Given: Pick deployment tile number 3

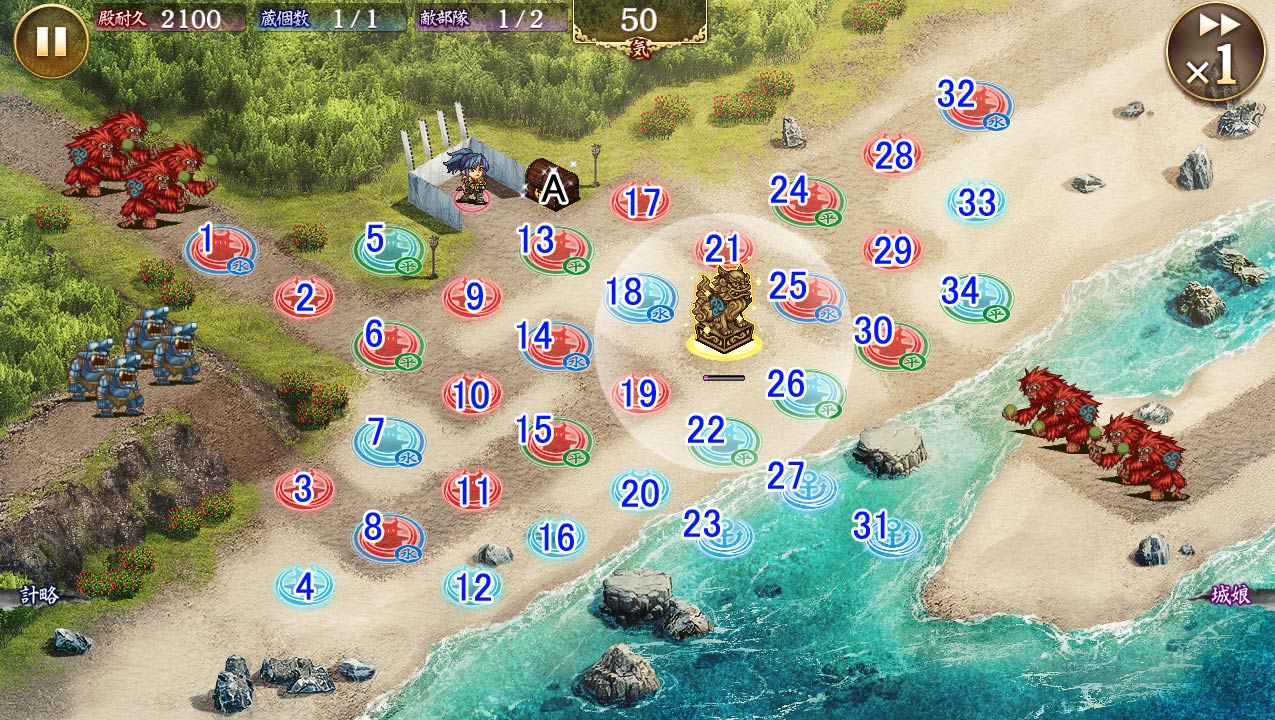Looking at the screenshot, I should click(x=304, y=489).
